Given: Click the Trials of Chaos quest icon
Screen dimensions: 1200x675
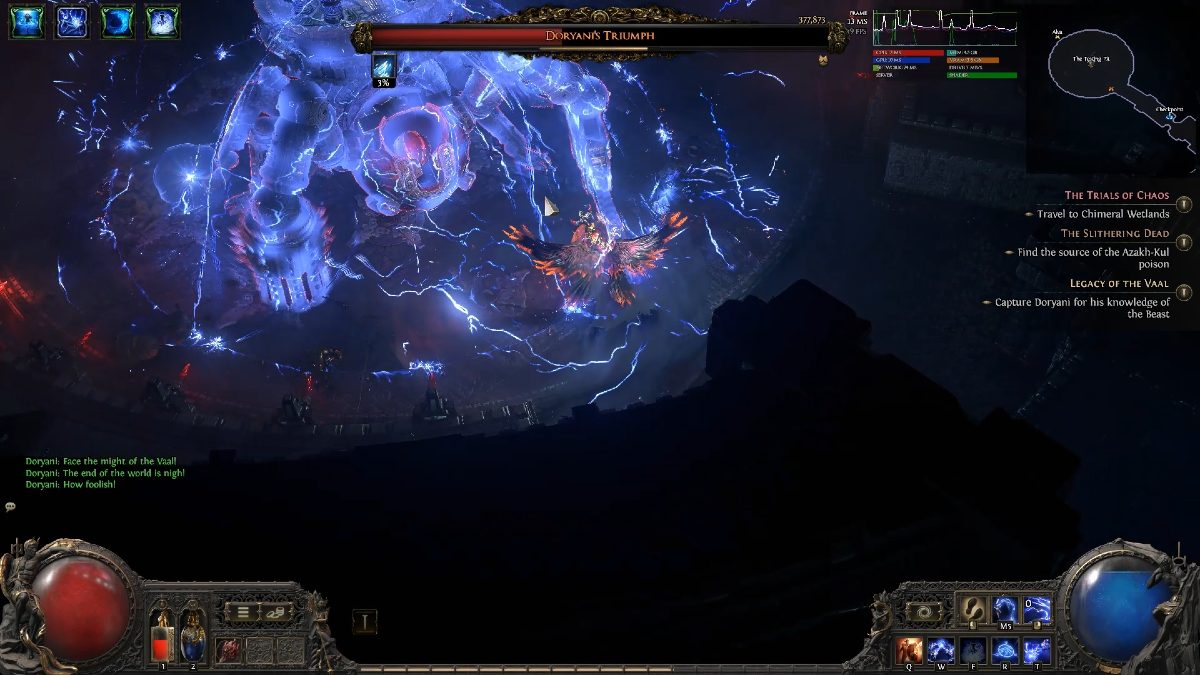Looking at the screenshot, I should point(1184,204).
